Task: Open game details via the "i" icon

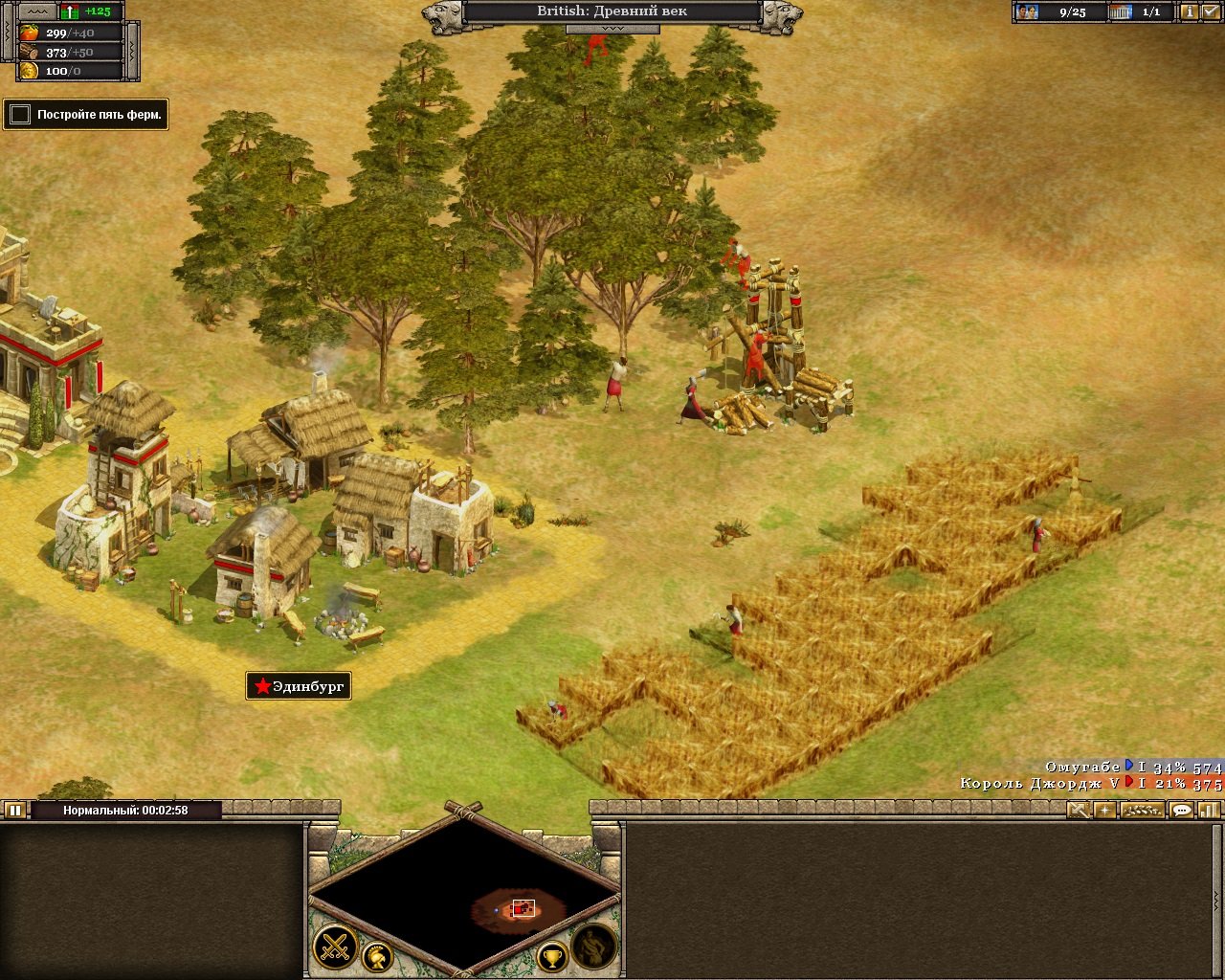Action: (x=1190, y=11)
